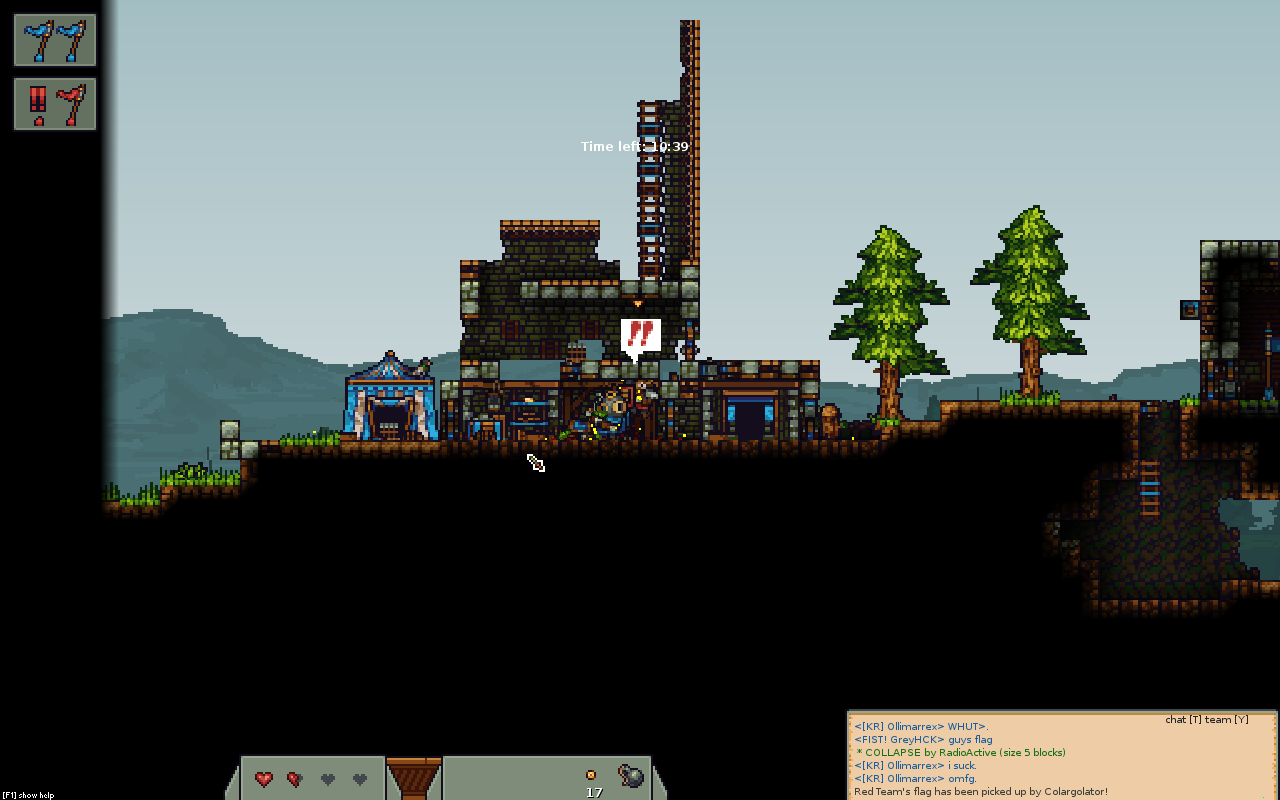Click the gold coin icon
Image resolution: width=1280 pixels, height=800 pixels.
click(x=591, y=775)
